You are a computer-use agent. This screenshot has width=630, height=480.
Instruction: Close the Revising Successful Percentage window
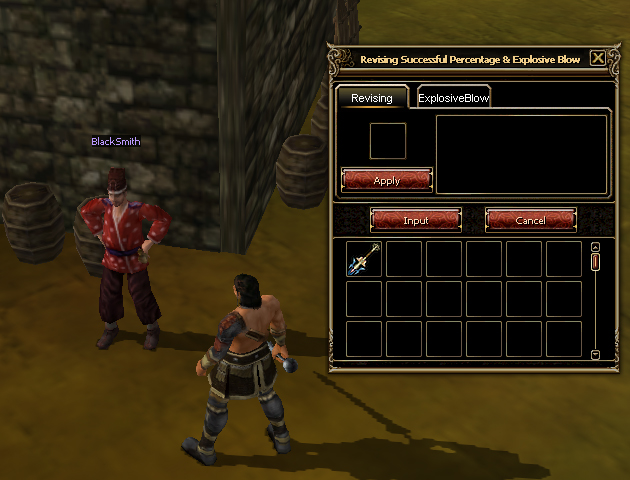coord(598,58)
